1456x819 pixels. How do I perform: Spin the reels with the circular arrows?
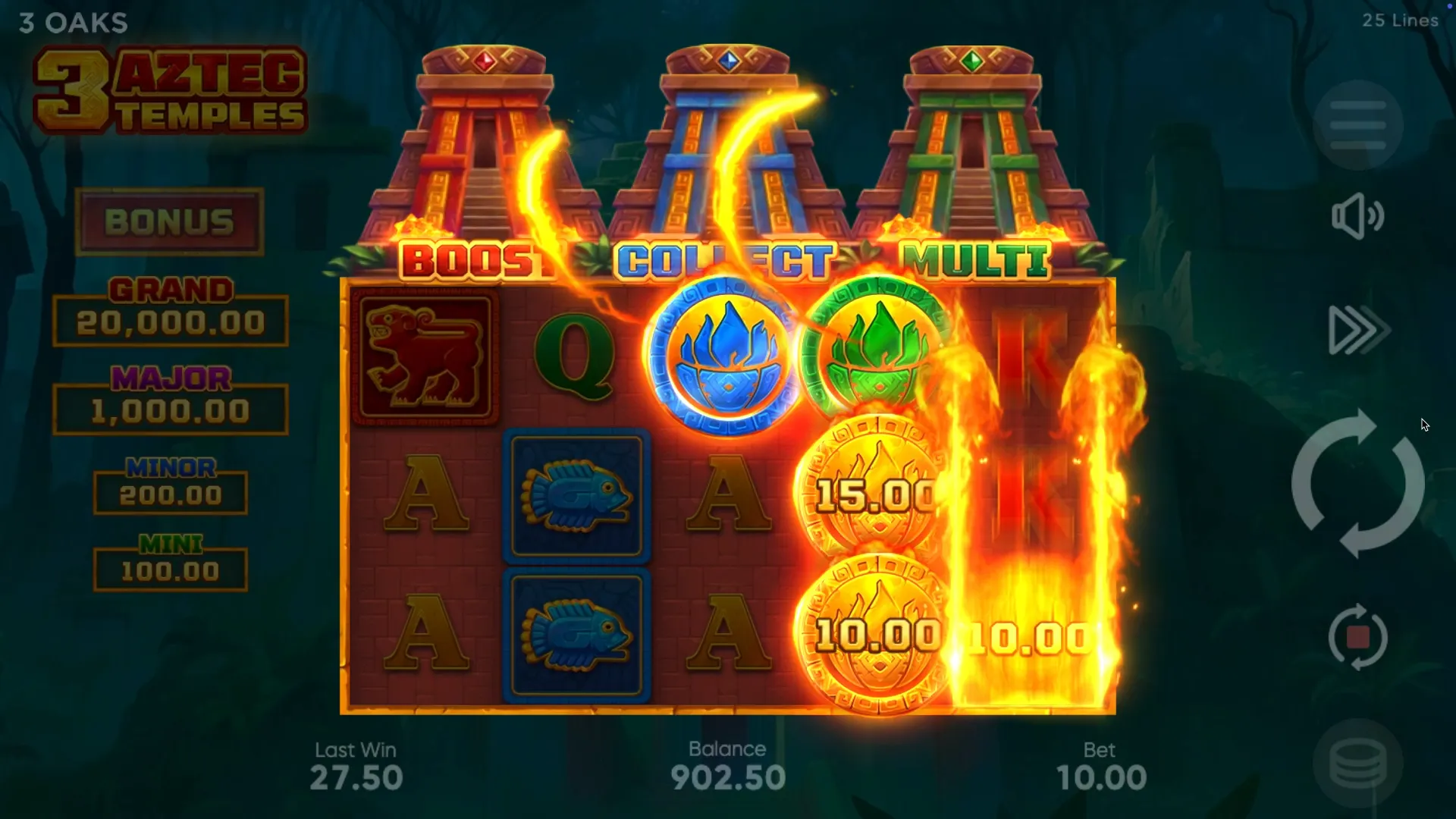[x=1357, y=484]
